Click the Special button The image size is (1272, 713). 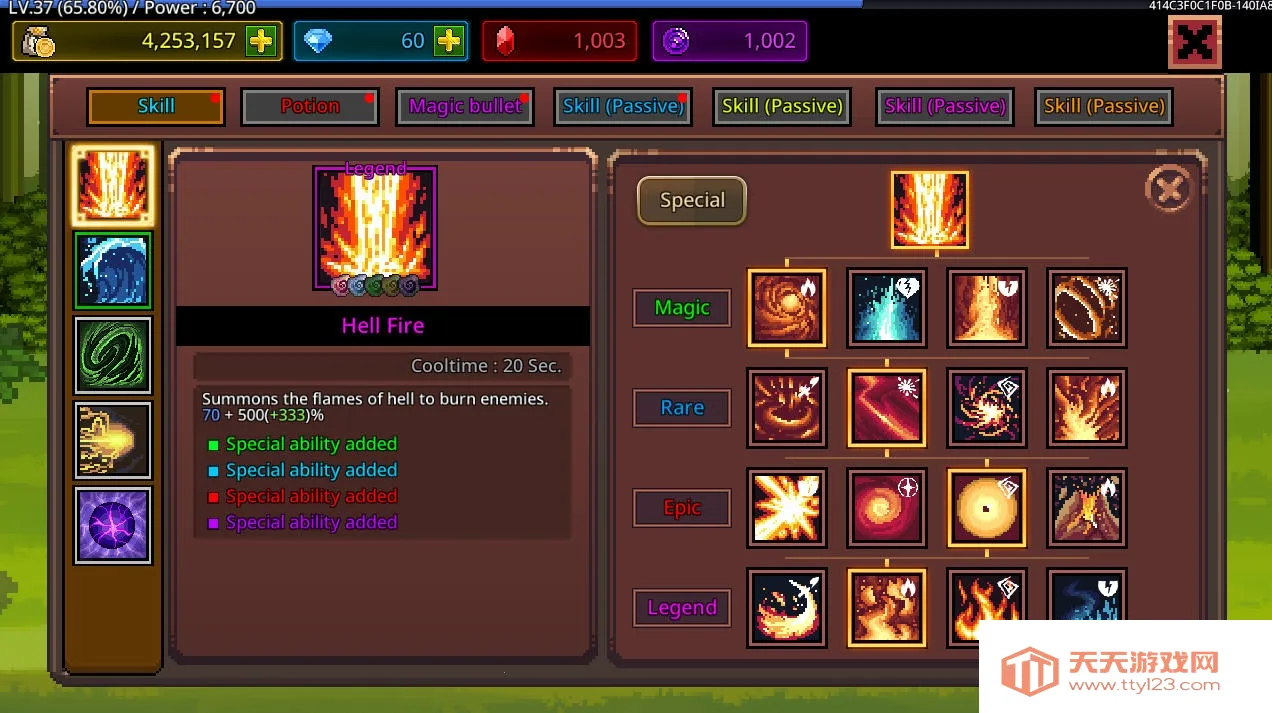[x=692, y=200]
